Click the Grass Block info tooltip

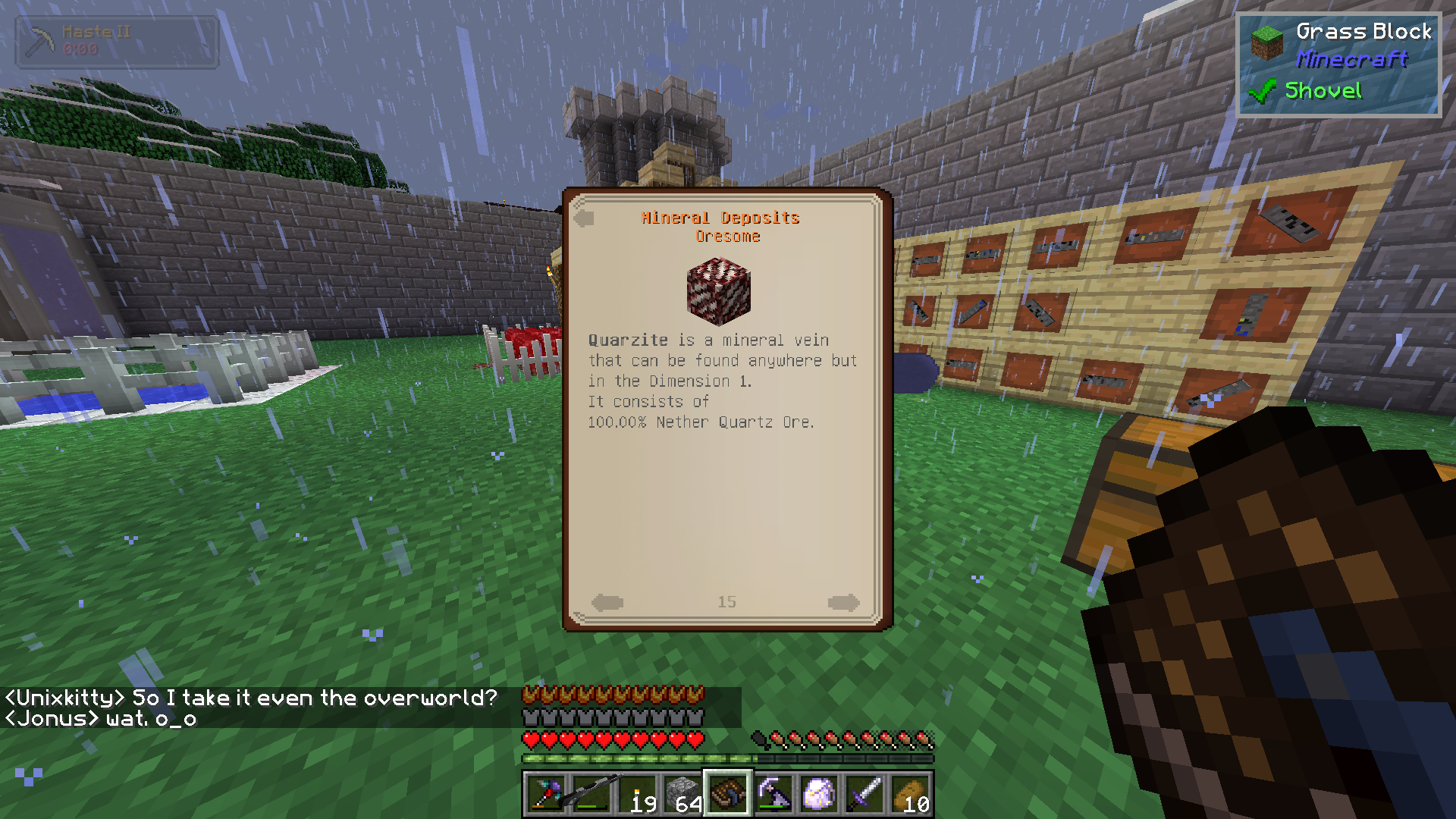(x=1338, y=64)
